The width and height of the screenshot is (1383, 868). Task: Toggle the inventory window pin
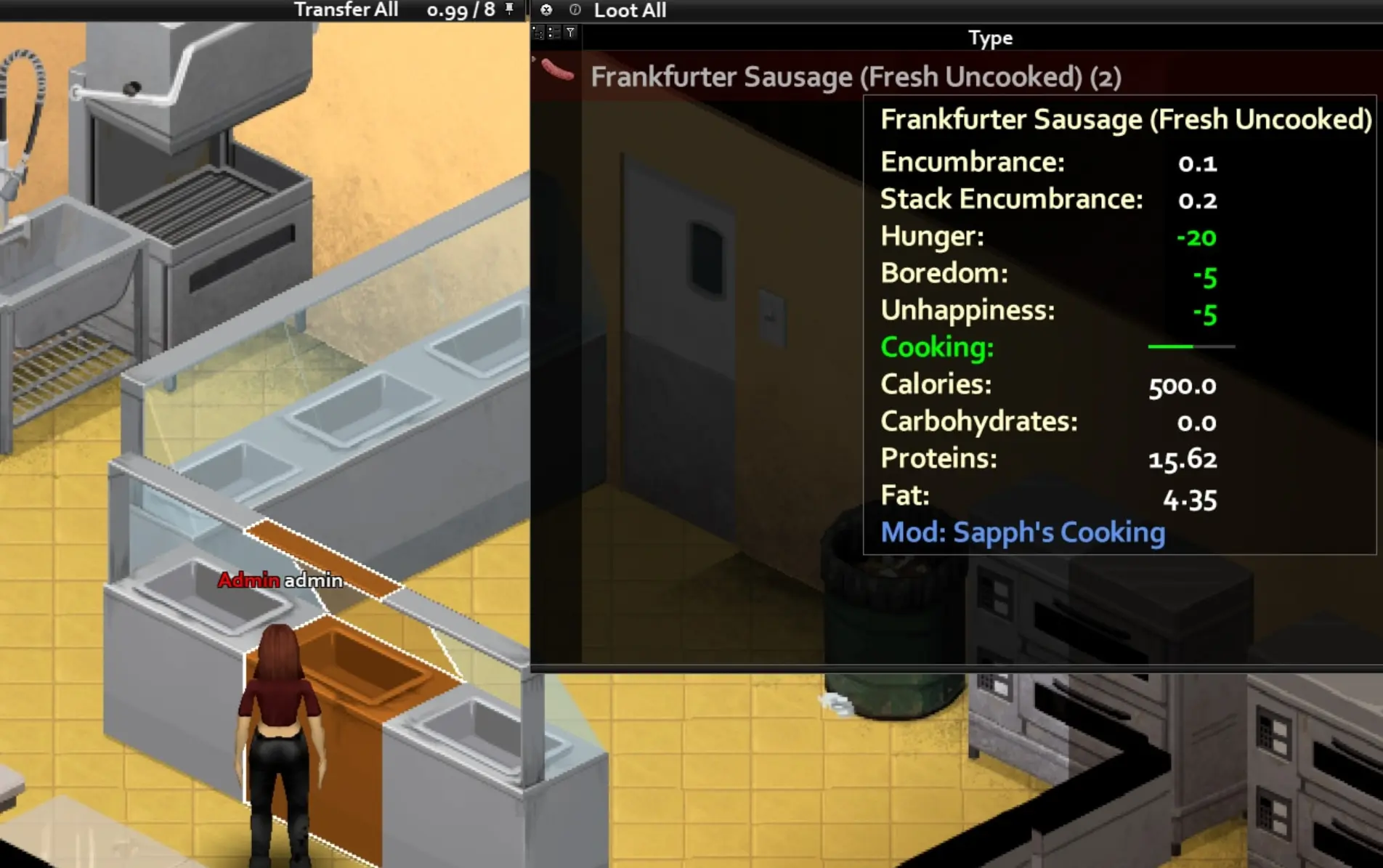(509, 9)
